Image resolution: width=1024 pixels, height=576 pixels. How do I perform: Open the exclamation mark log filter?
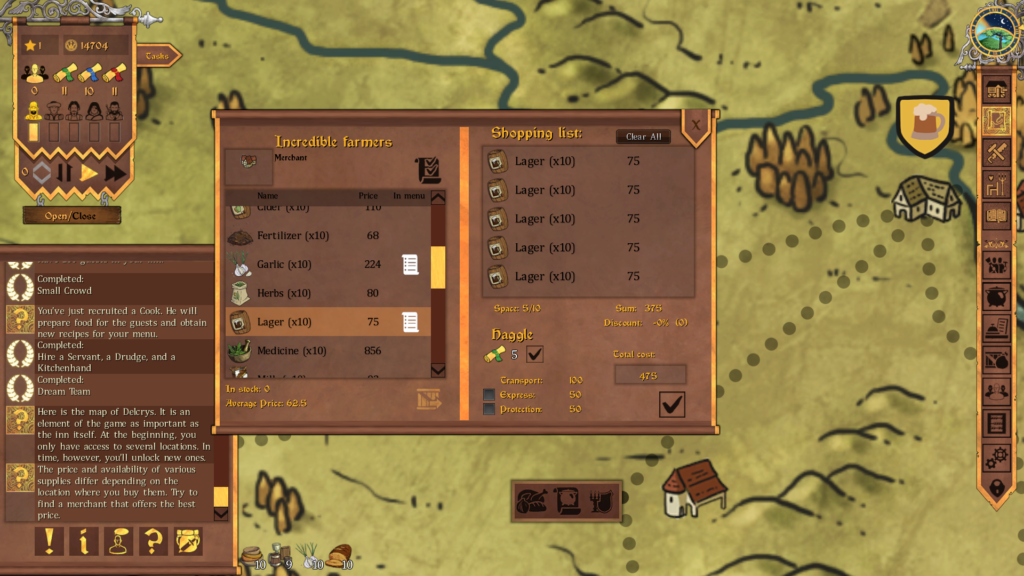click(50, 541)
